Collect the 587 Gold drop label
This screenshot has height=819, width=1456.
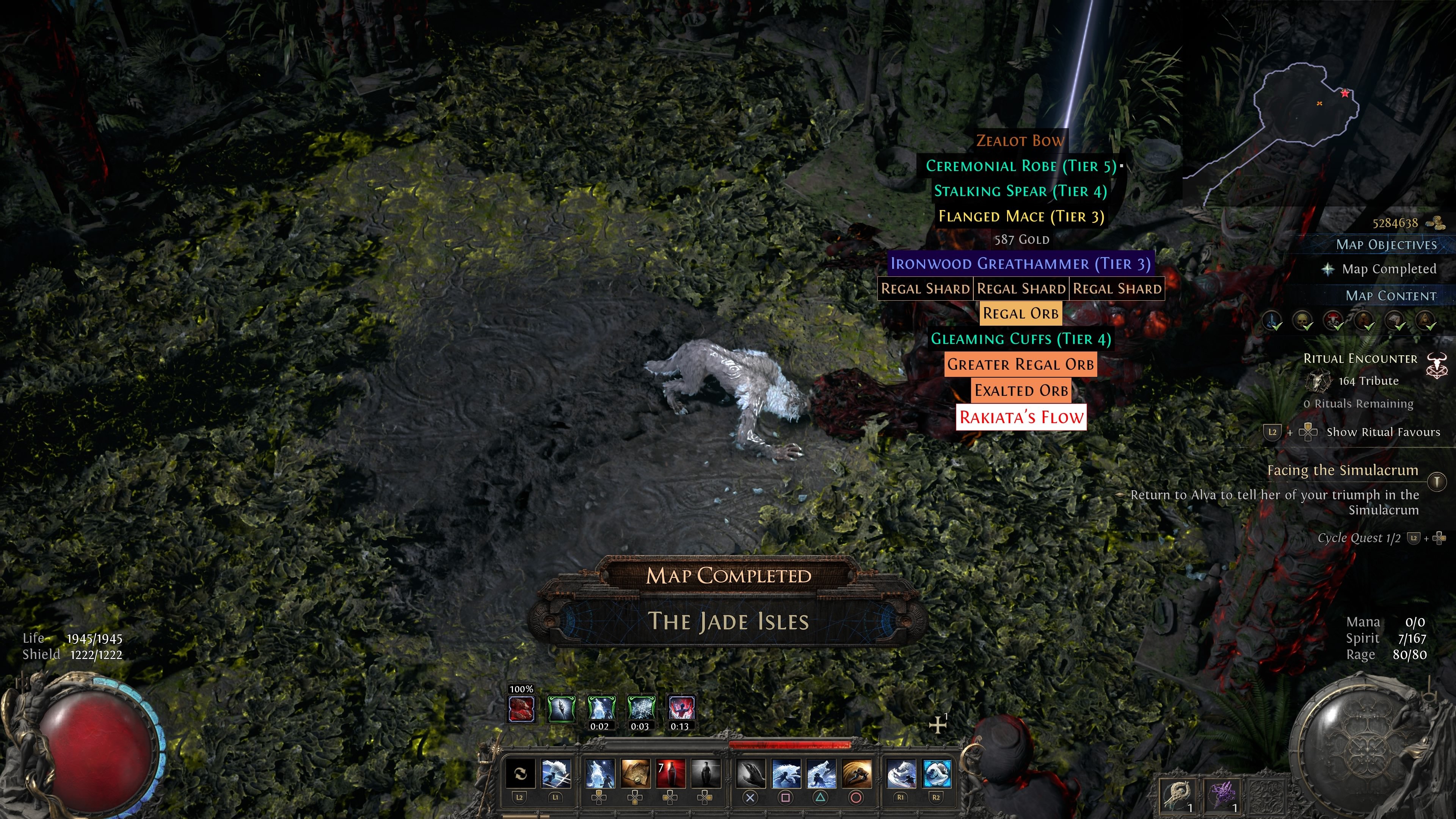coord(1021,240)
